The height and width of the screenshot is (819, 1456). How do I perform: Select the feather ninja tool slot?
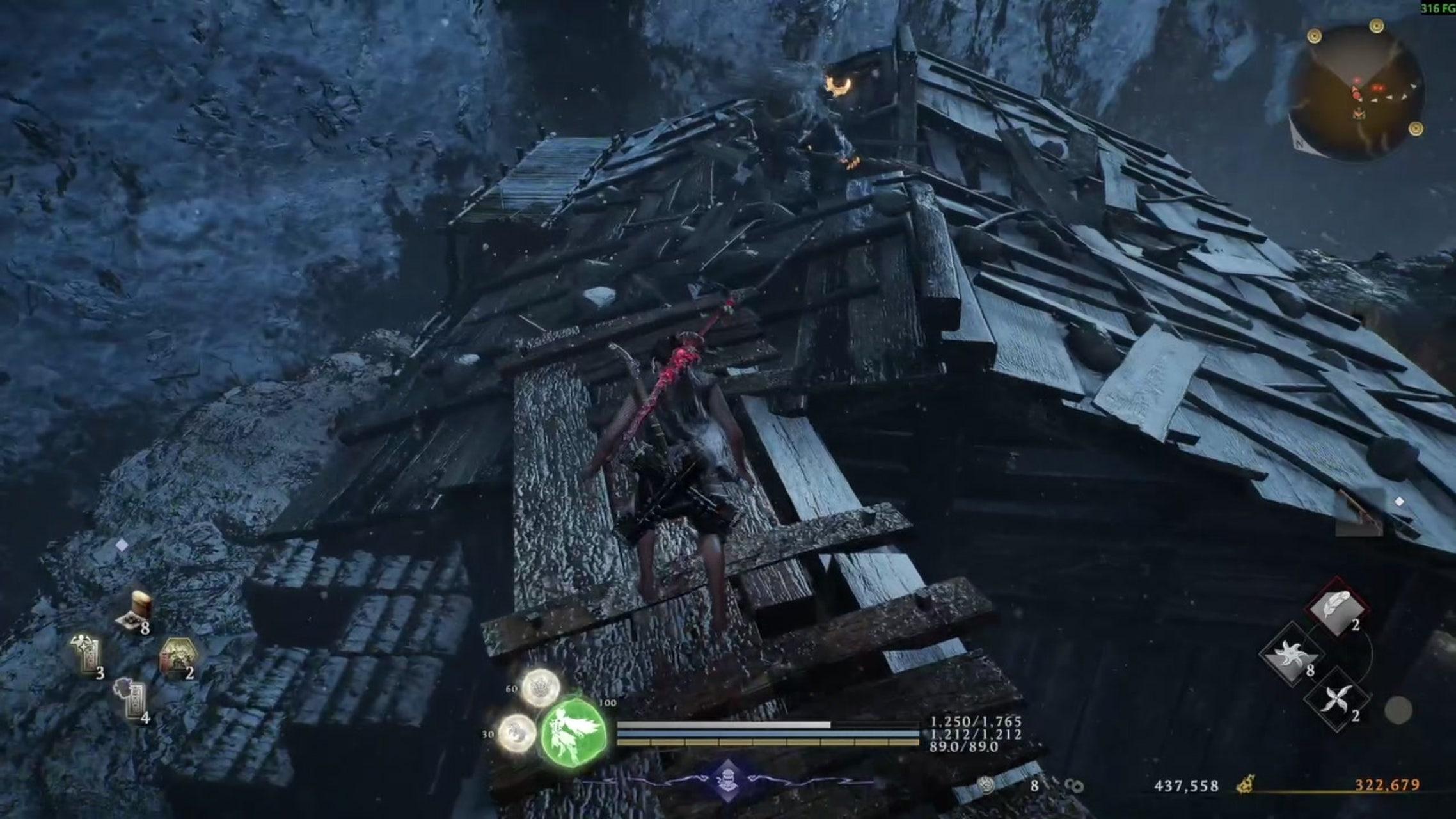click(1336, 606)
